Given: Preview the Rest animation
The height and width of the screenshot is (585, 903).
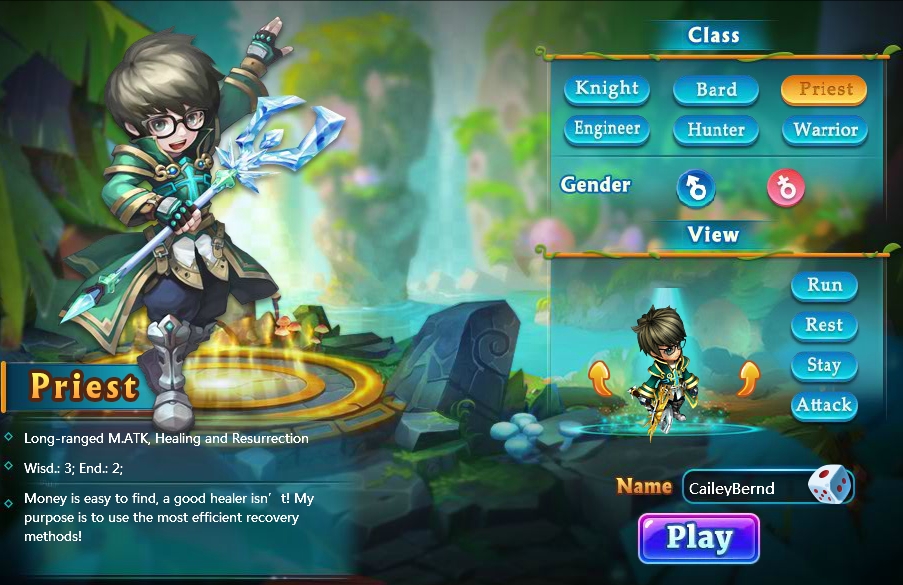Looking at the screenshot, I should tap(824, 325).
